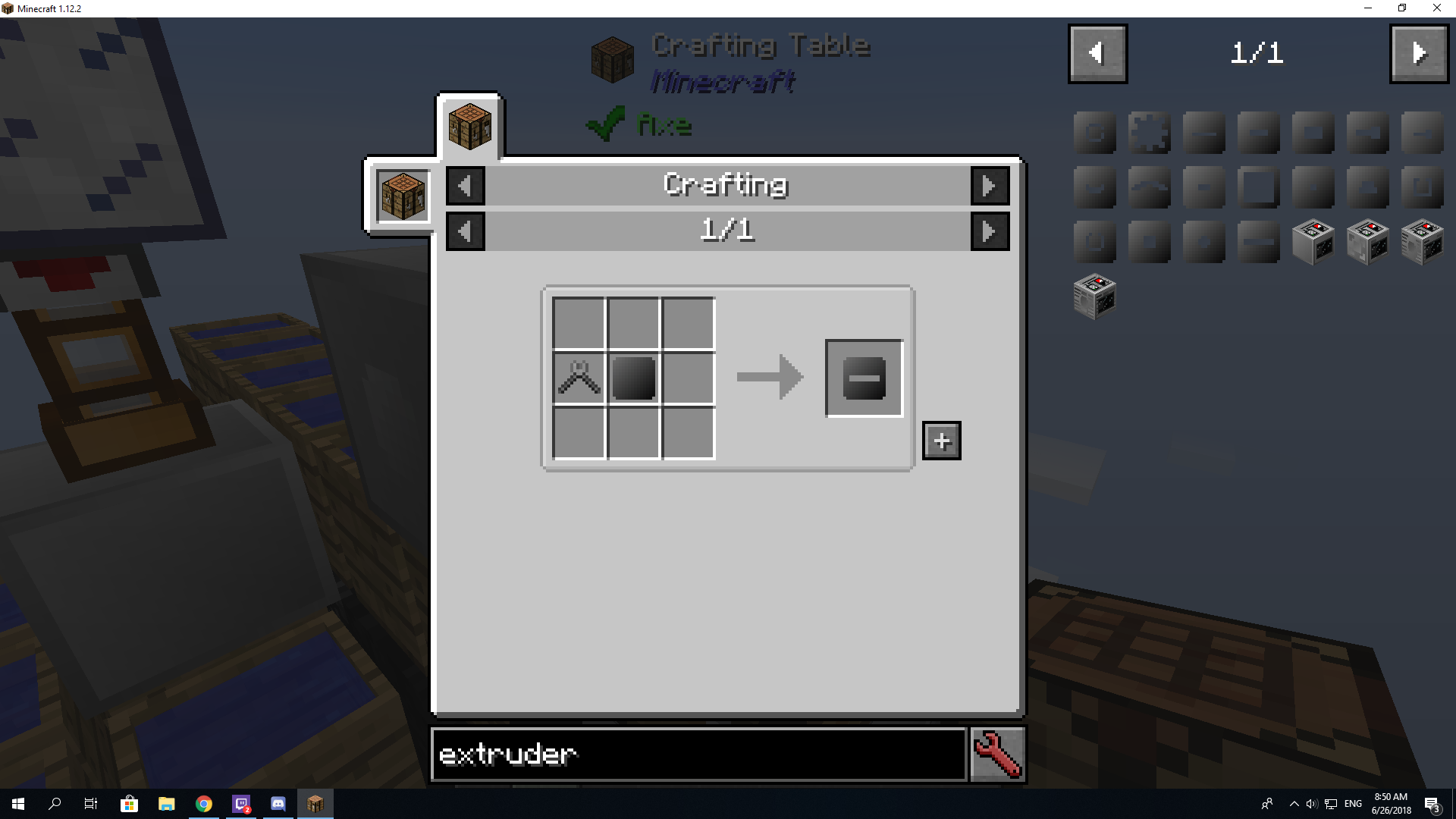Switch to the Crafting category header
The width and height of the screenshot is (1456, 819).
coord(725,184)
